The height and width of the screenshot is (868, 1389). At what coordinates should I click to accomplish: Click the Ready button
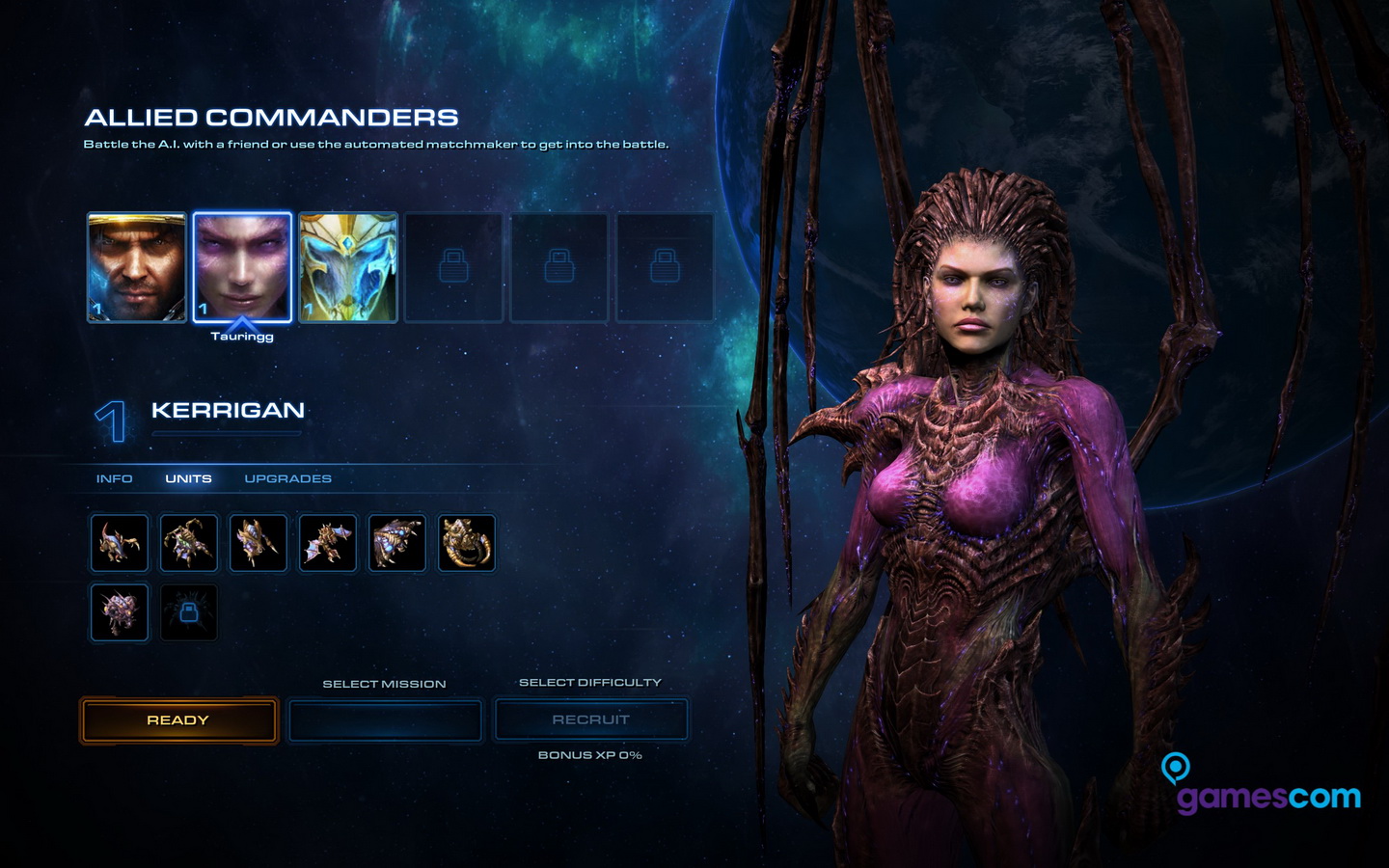point(178,720)
